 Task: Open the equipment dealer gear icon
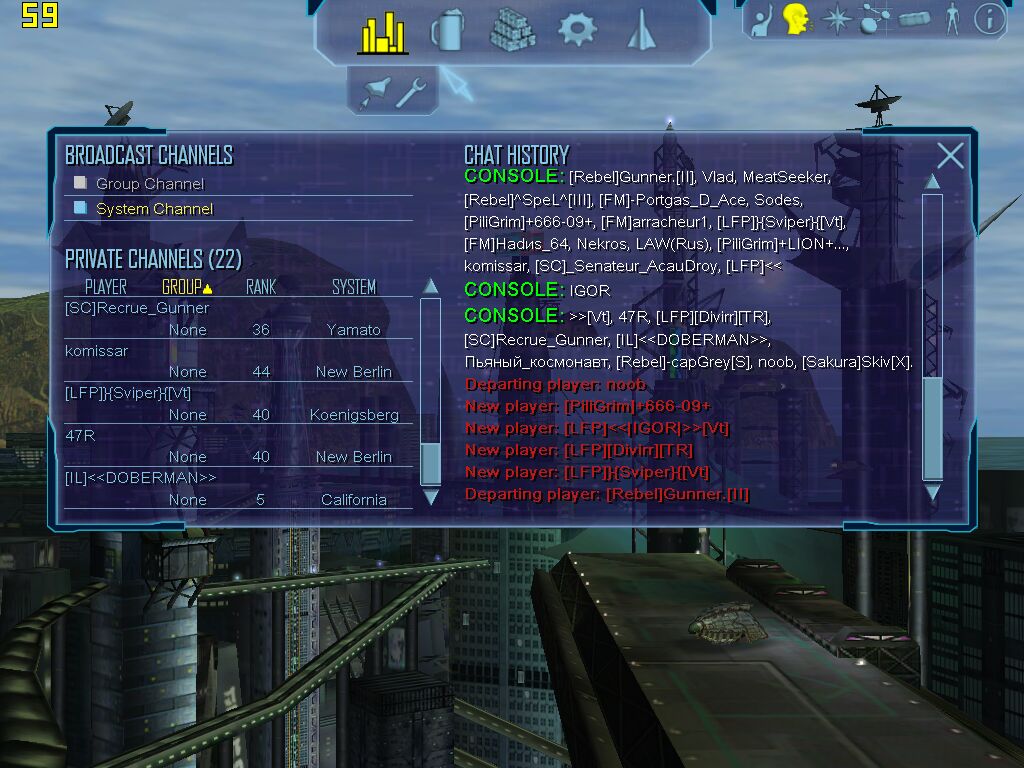coord(577,29)
